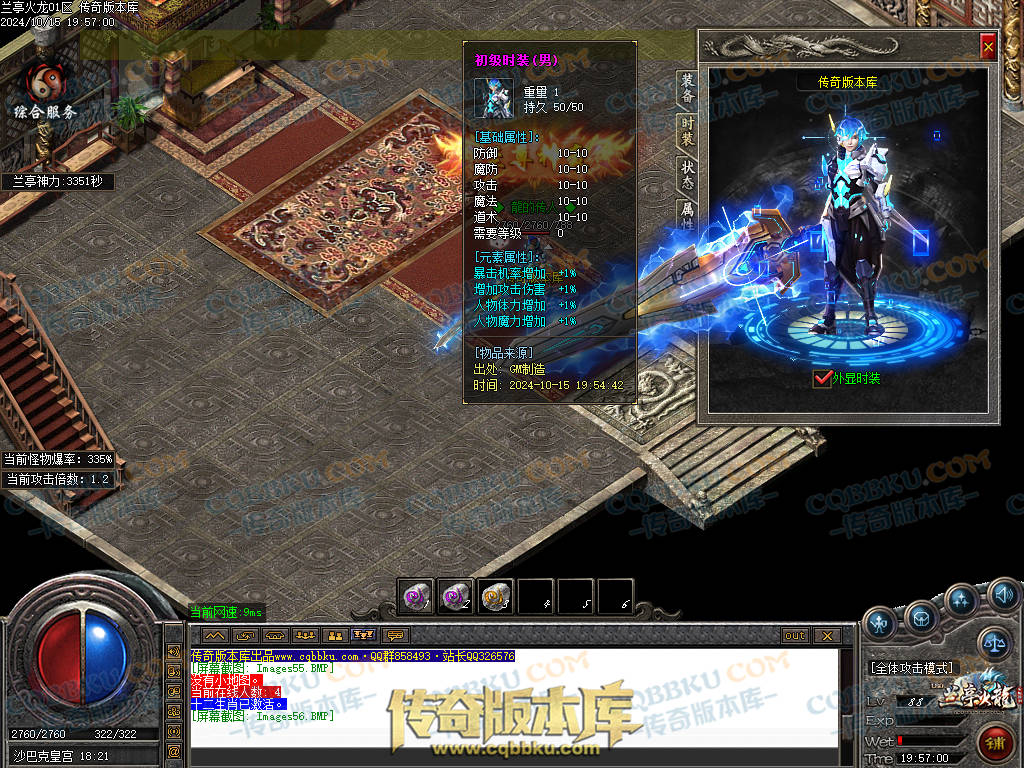Screen dimensions: 1024x768
Task: Close the character equipment panel
Action: [x=988, y=46]
